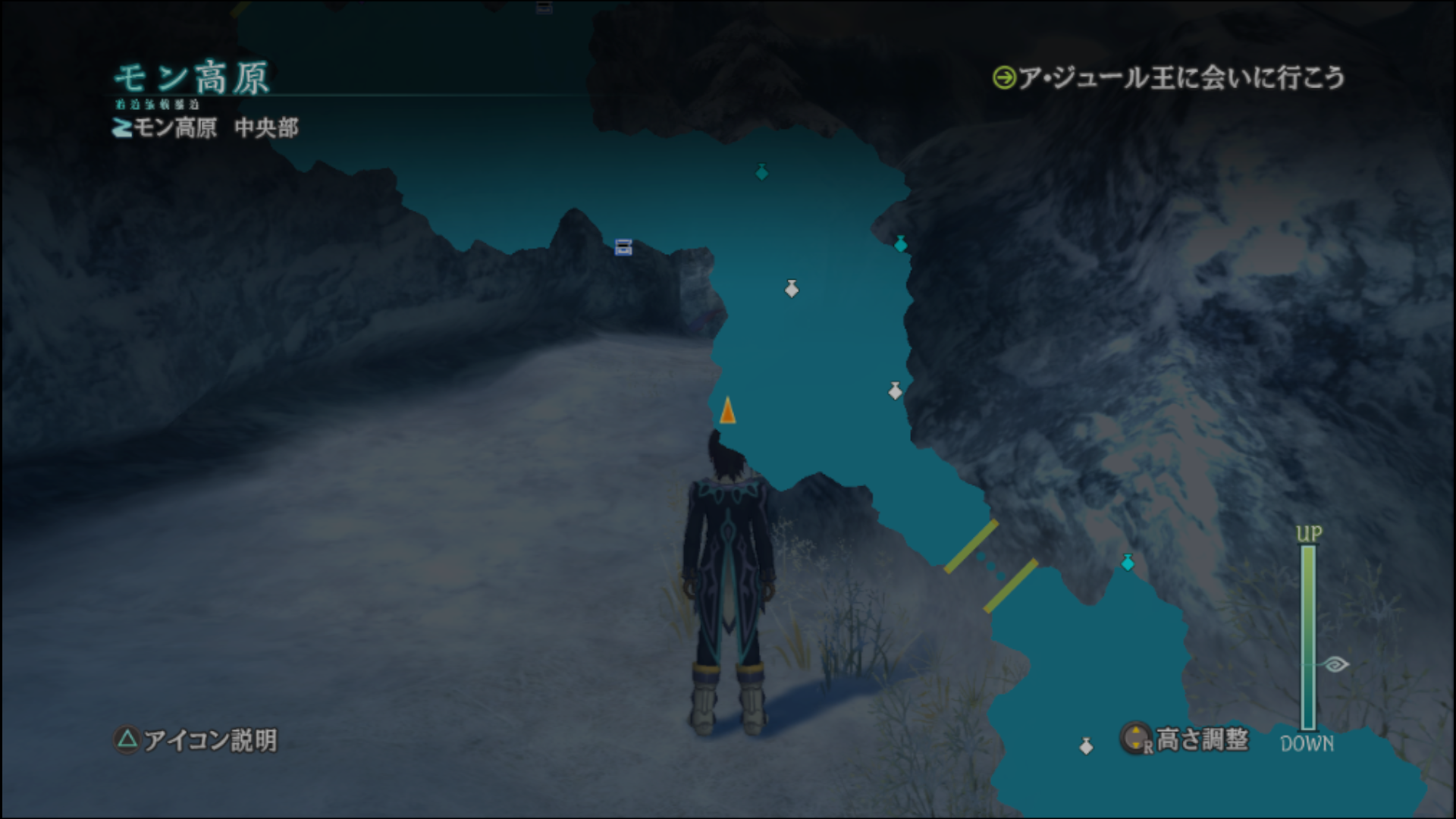Click the orange player position arrow
Viewport: 1456px width, 819px height.
coord(727,411)
